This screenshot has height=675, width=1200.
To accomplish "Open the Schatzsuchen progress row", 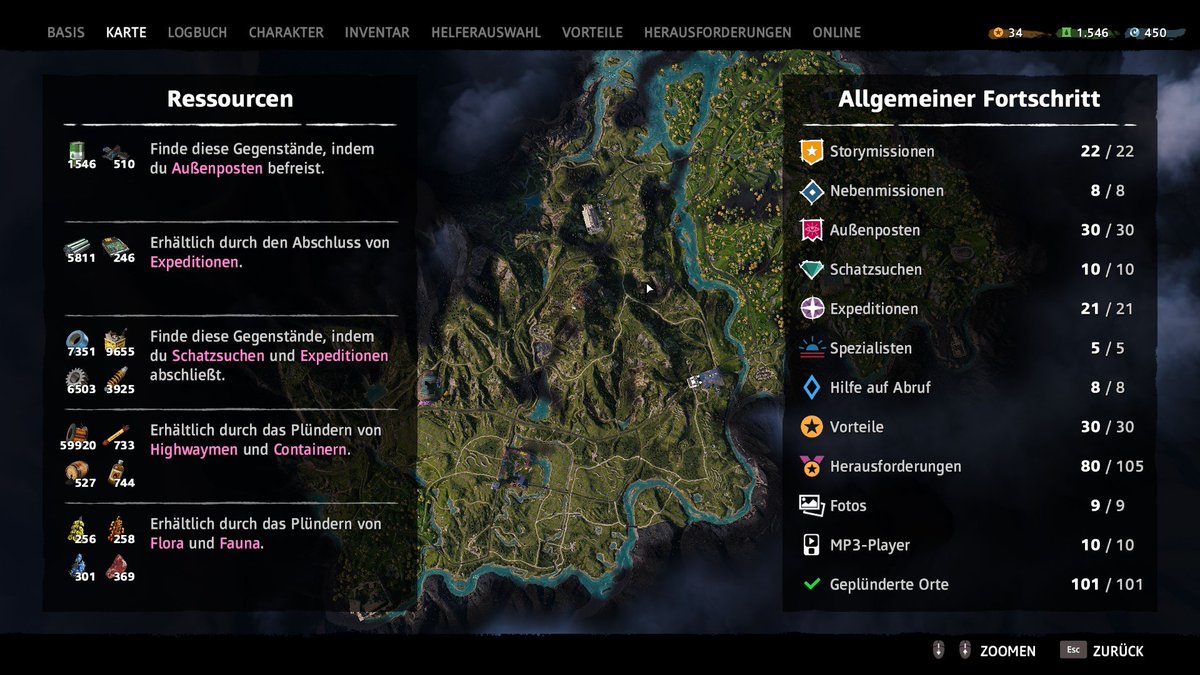I will [x=968, y=270].
